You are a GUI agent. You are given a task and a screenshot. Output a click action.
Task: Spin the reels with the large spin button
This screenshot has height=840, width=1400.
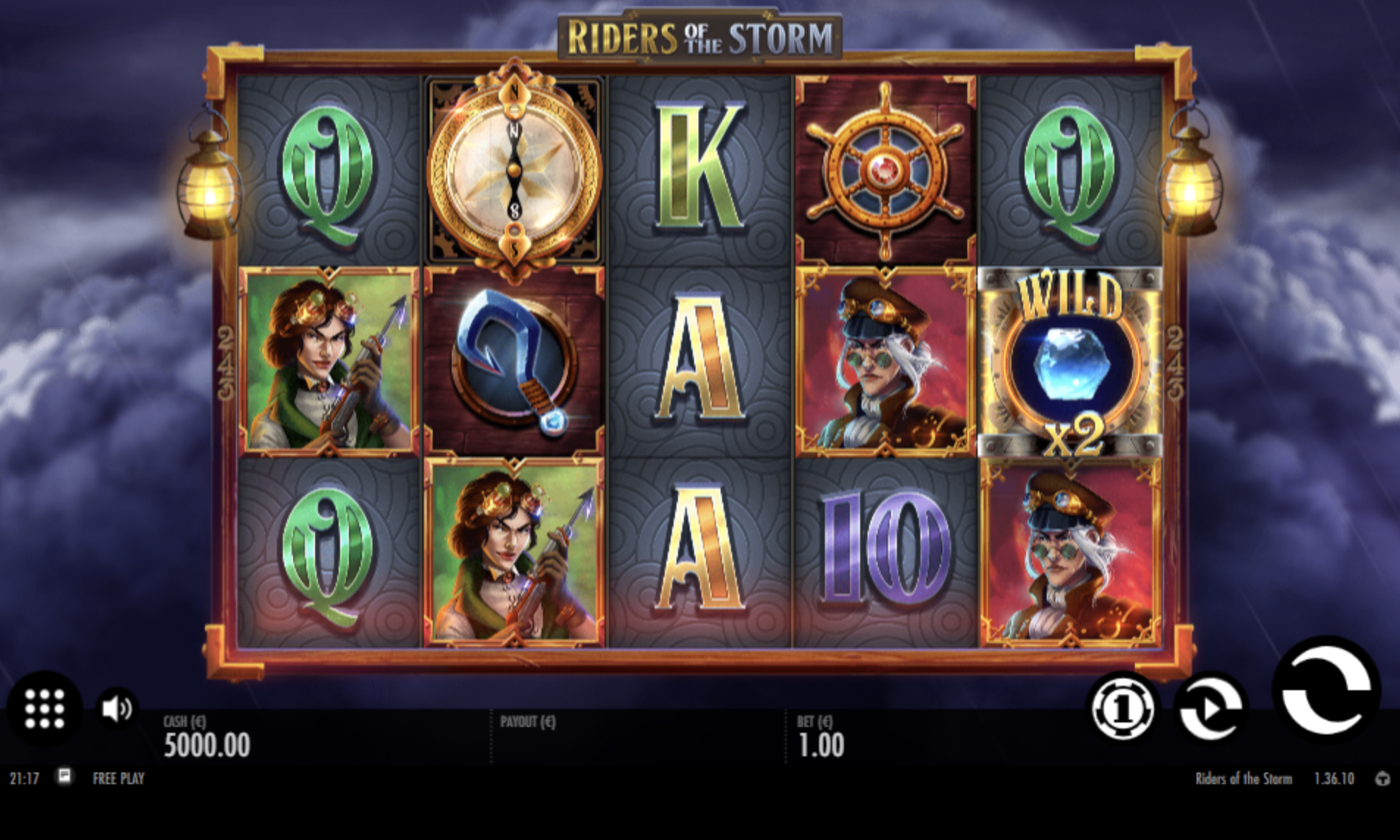coord(1327,689)
